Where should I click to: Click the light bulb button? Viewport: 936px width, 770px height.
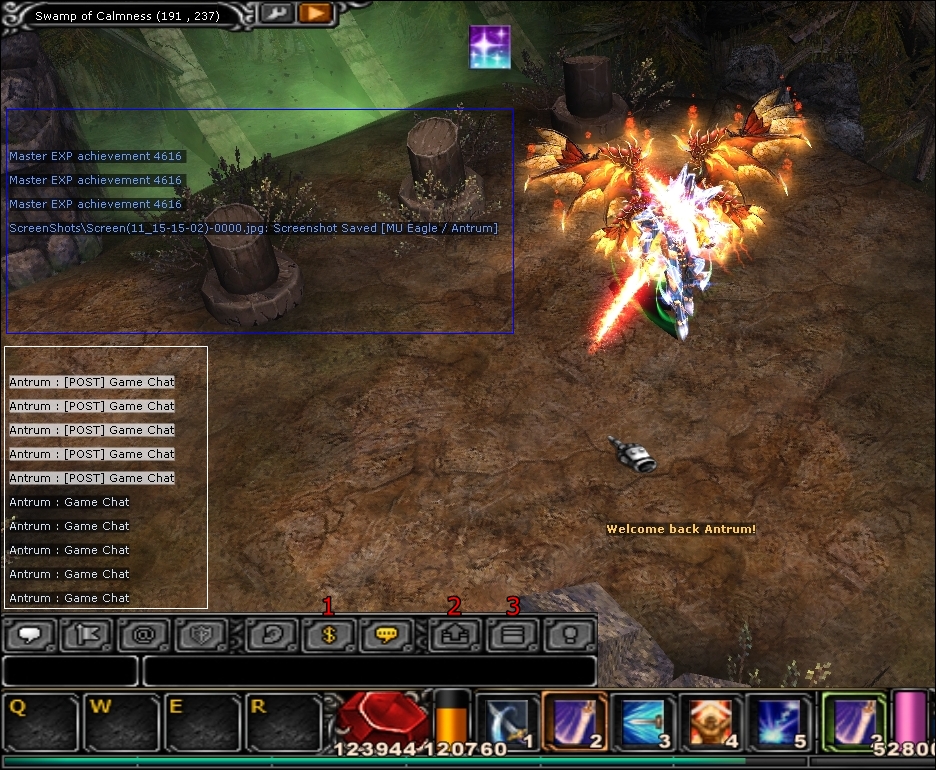pyautogui.click(x=569, y=635)
